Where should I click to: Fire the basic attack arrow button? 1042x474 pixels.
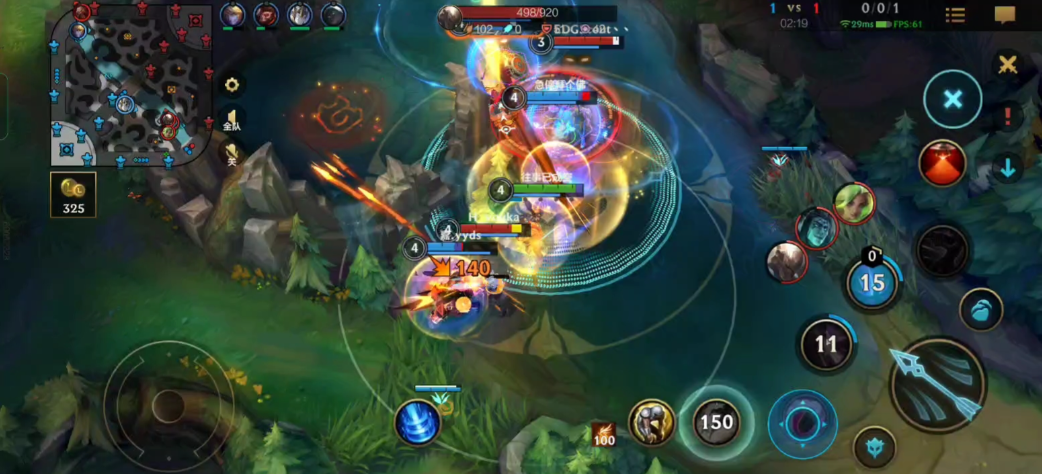coord(937,385)
